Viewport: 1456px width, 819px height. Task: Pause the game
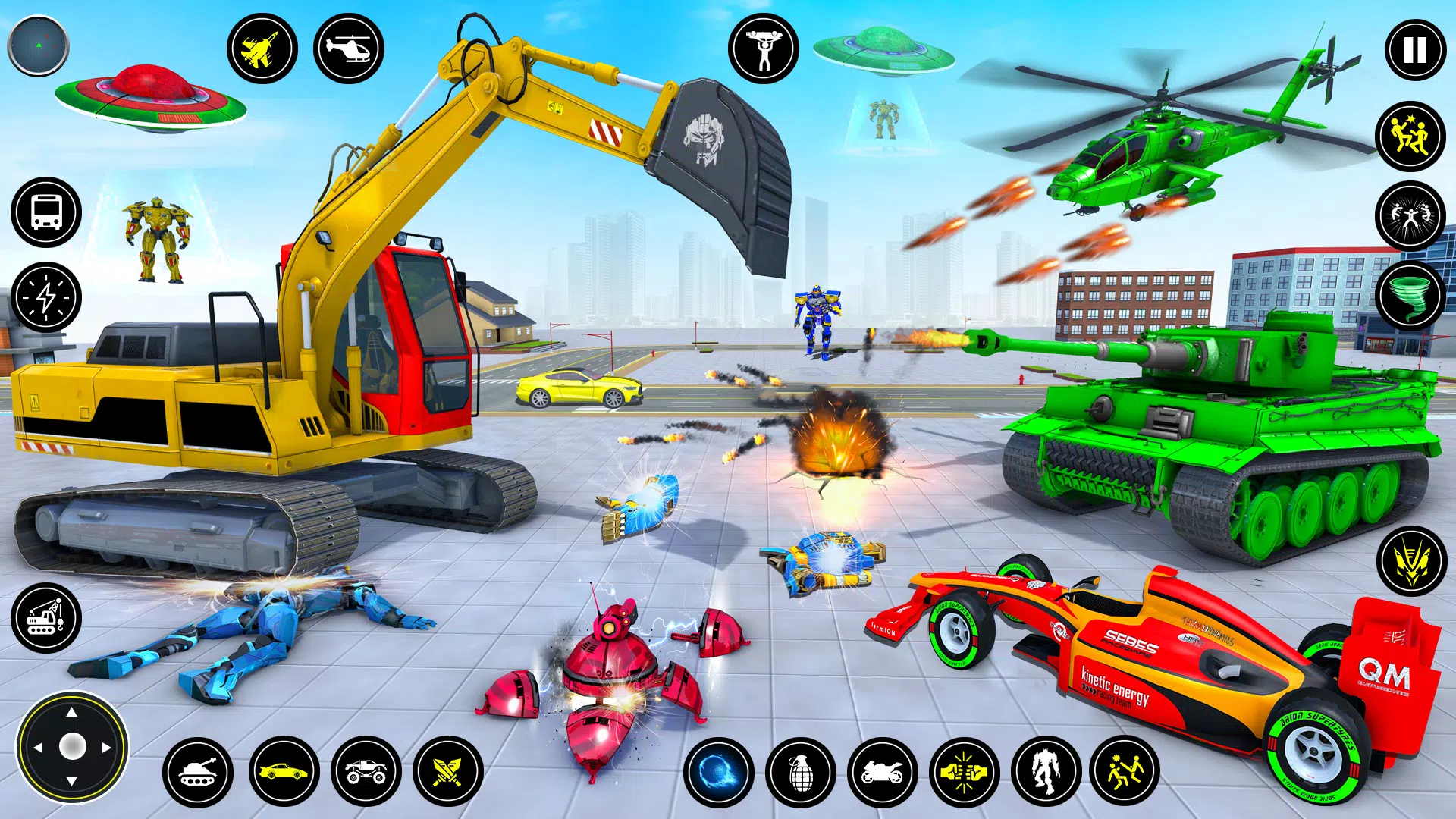tap(1415, 50)
